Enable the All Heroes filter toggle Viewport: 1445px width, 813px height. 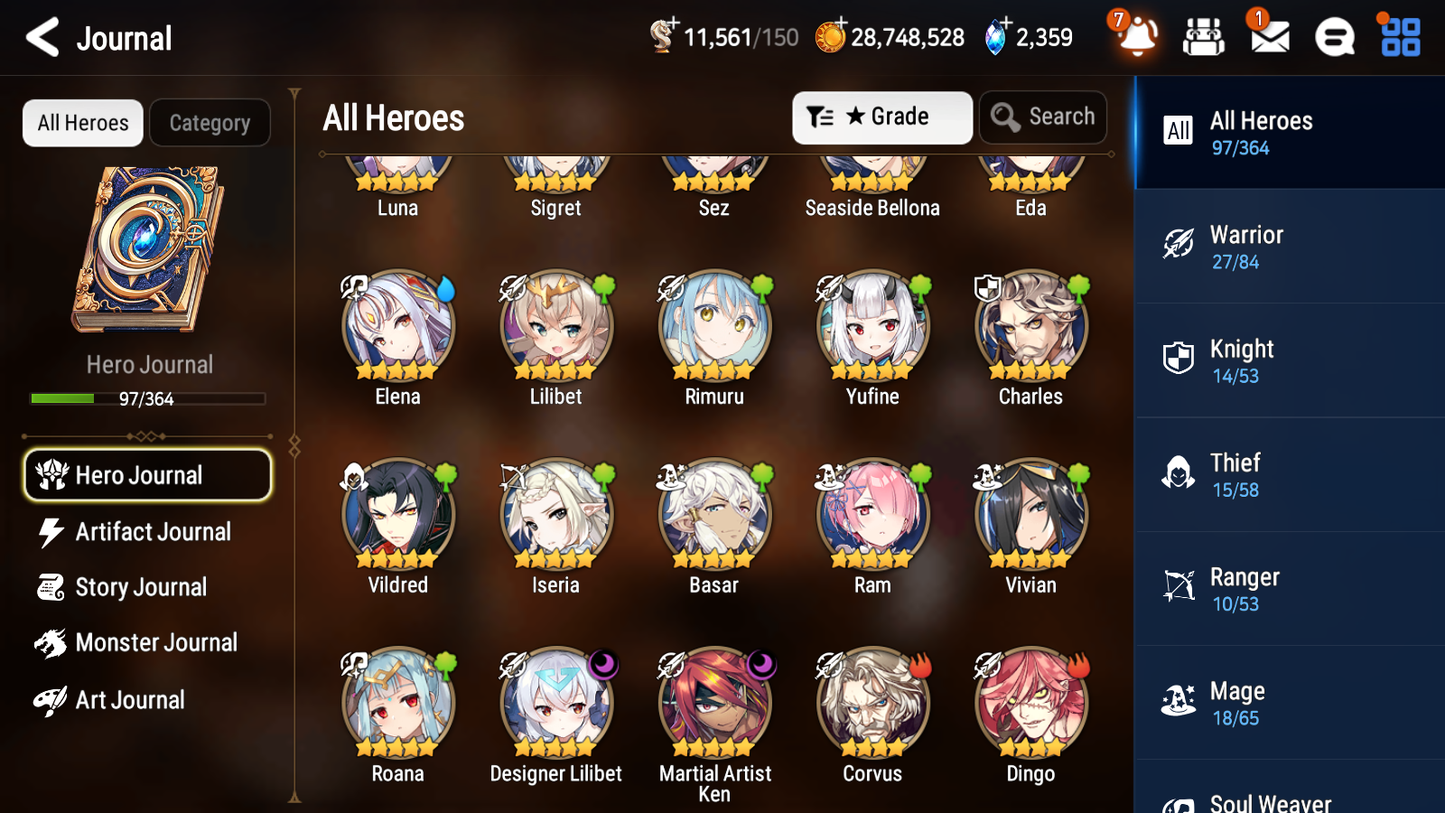tap(82, 122)
